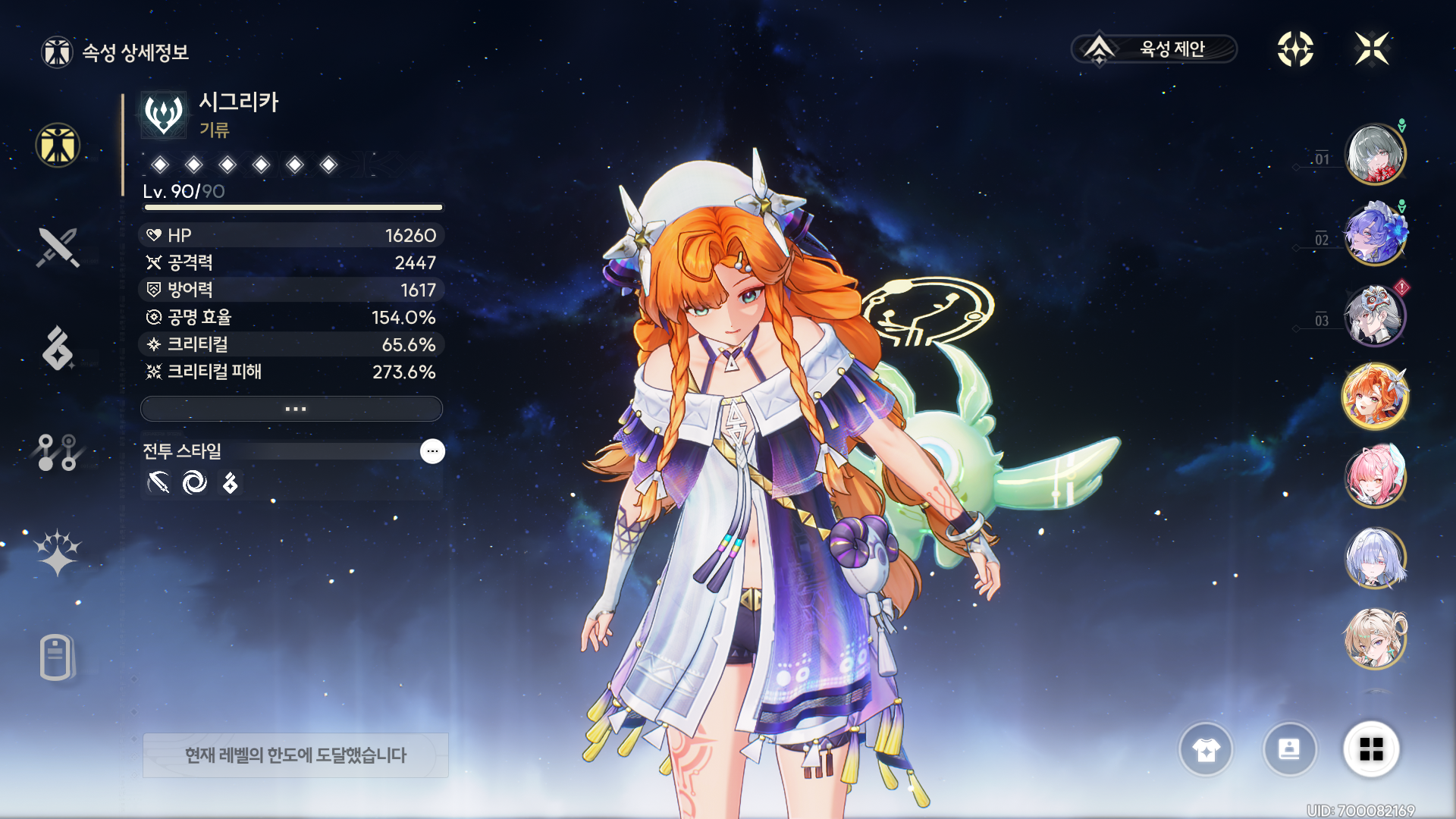Click the white four-square grid button
1456x819 pixels.
point(1371,750)
